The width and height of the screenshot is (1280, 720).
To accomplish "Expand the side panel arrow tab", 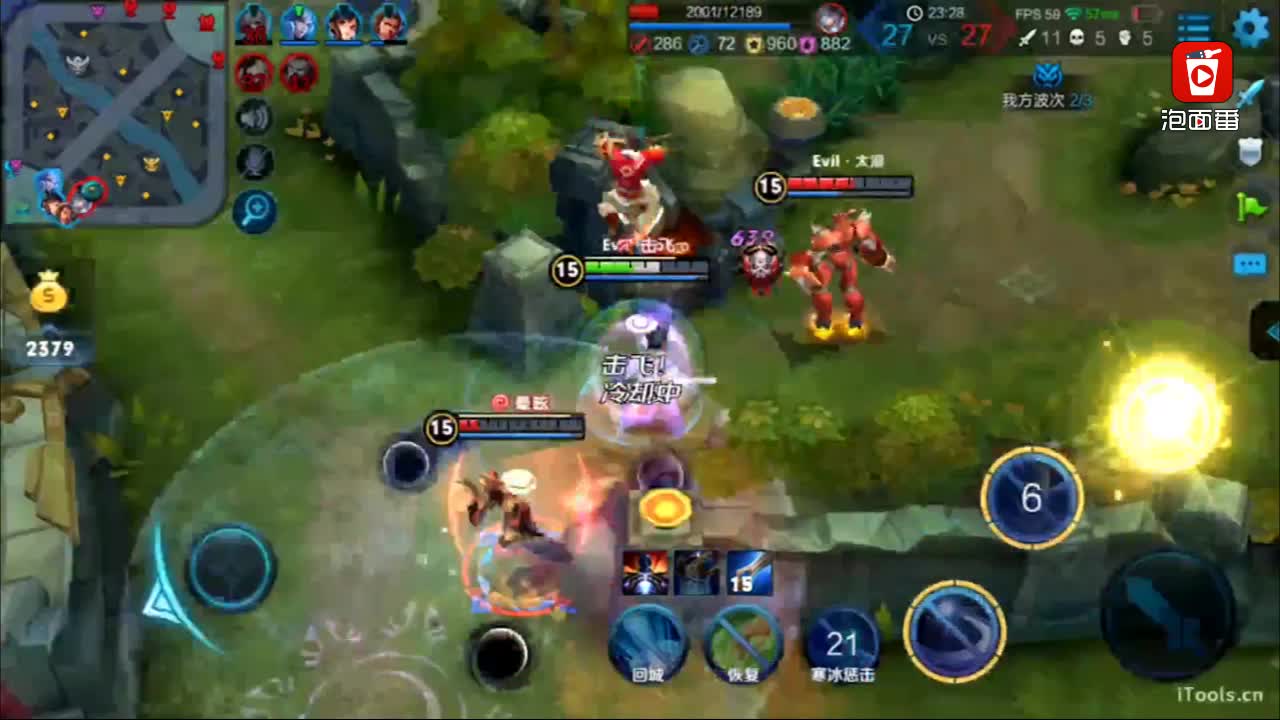I will [x=1268, y=332].
